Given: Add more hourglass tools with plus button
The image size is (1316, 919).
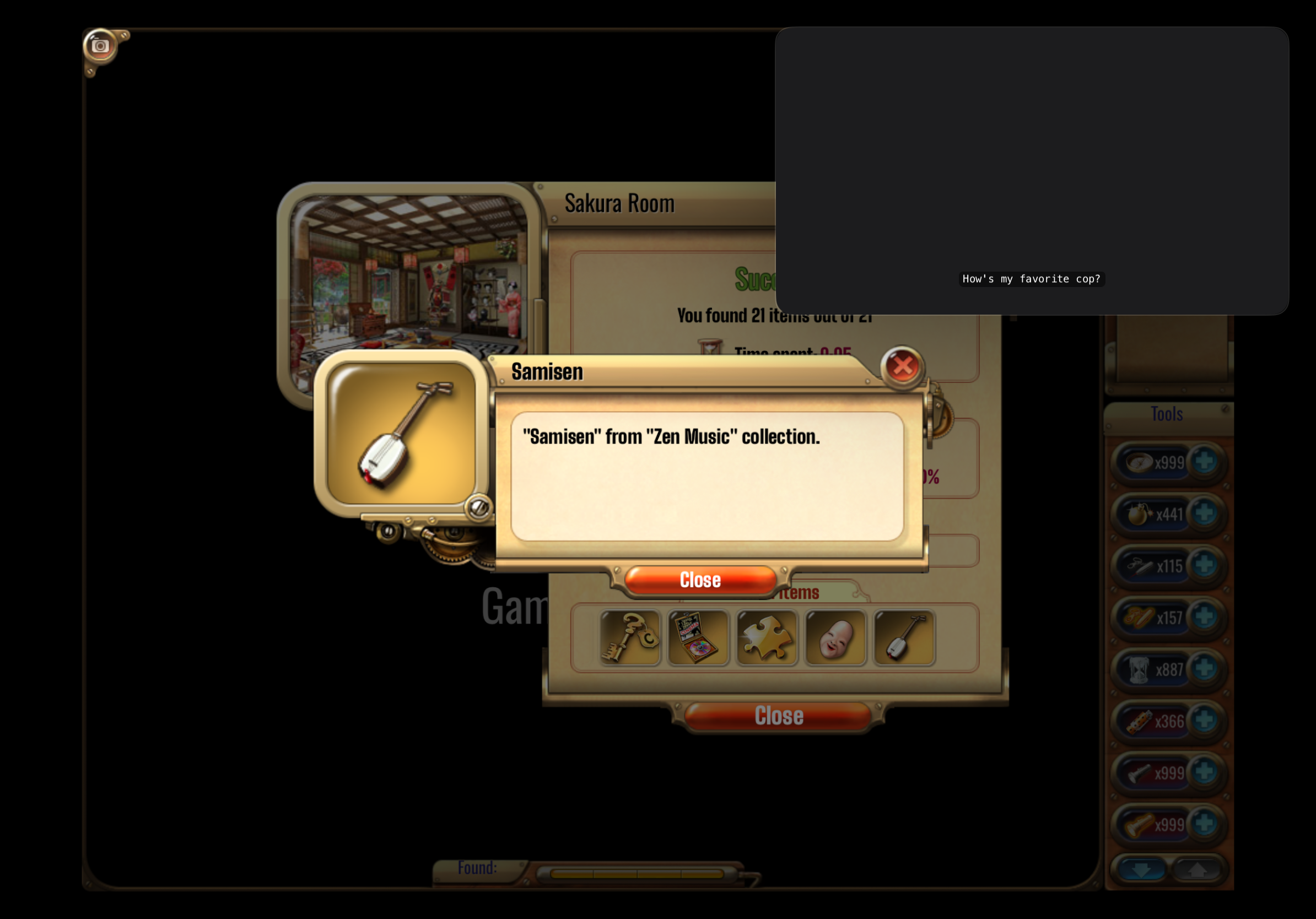Looking at the screenshot, I should coord(1204,668).
